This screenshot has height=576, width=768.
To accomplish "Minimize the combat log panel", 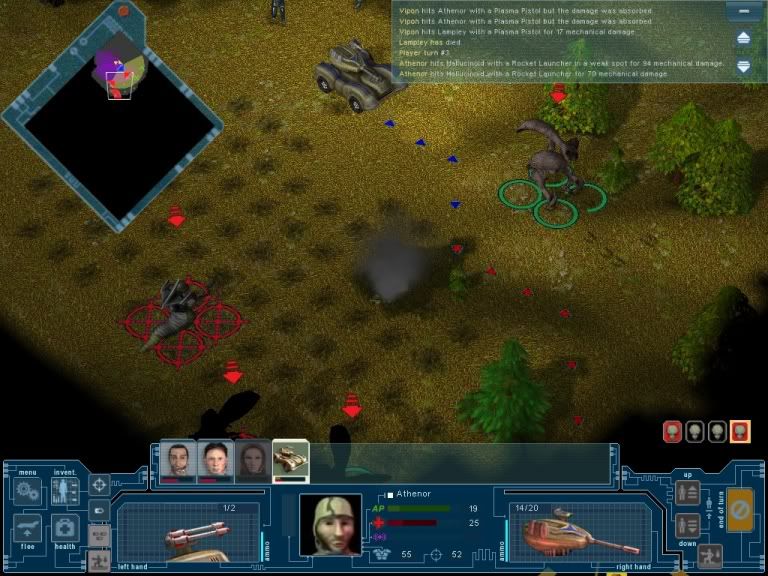I will pos(743,12).
